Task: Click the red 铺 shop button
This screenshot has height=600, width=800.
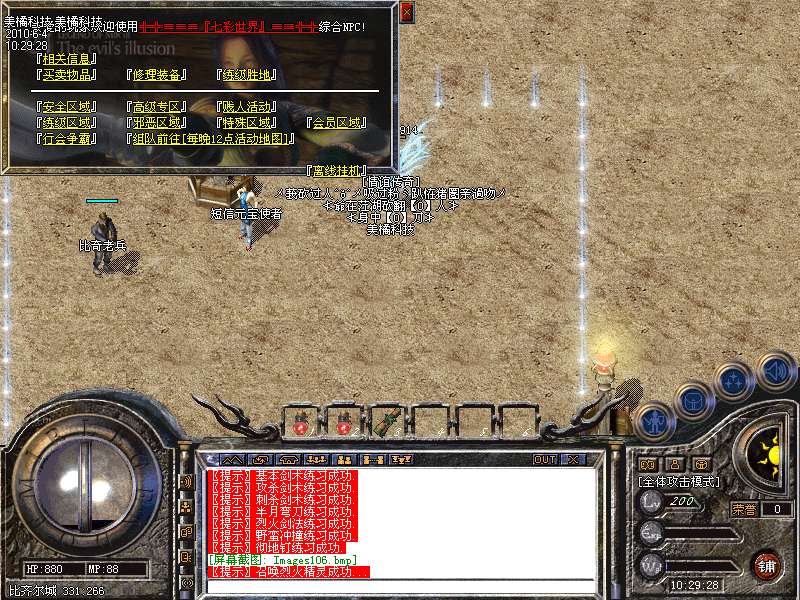Action: [767, 565]
